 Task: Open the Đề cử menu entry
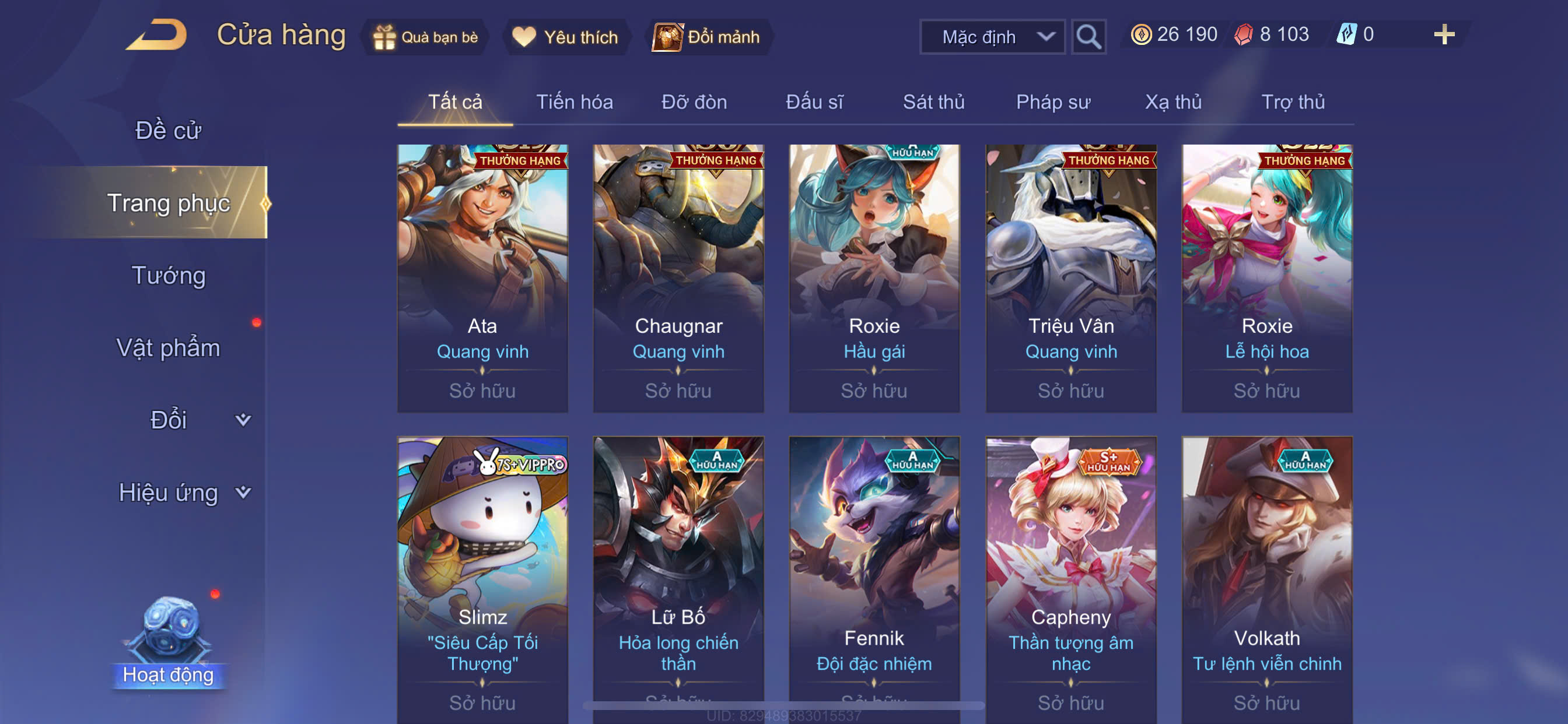pos(168,130)
